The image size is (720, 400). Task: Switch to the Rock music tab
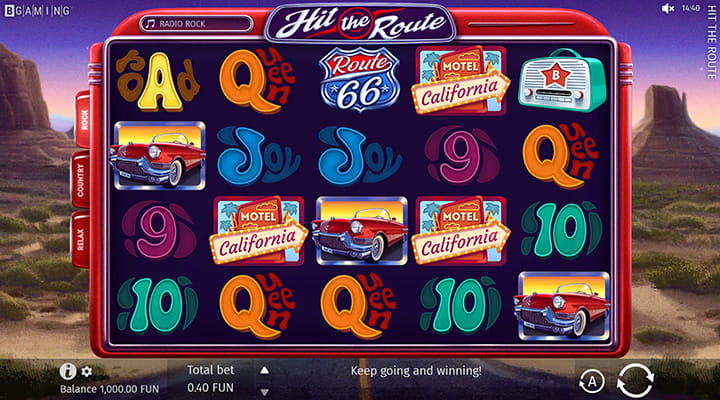pyautogui.click(x=83, y=122)
